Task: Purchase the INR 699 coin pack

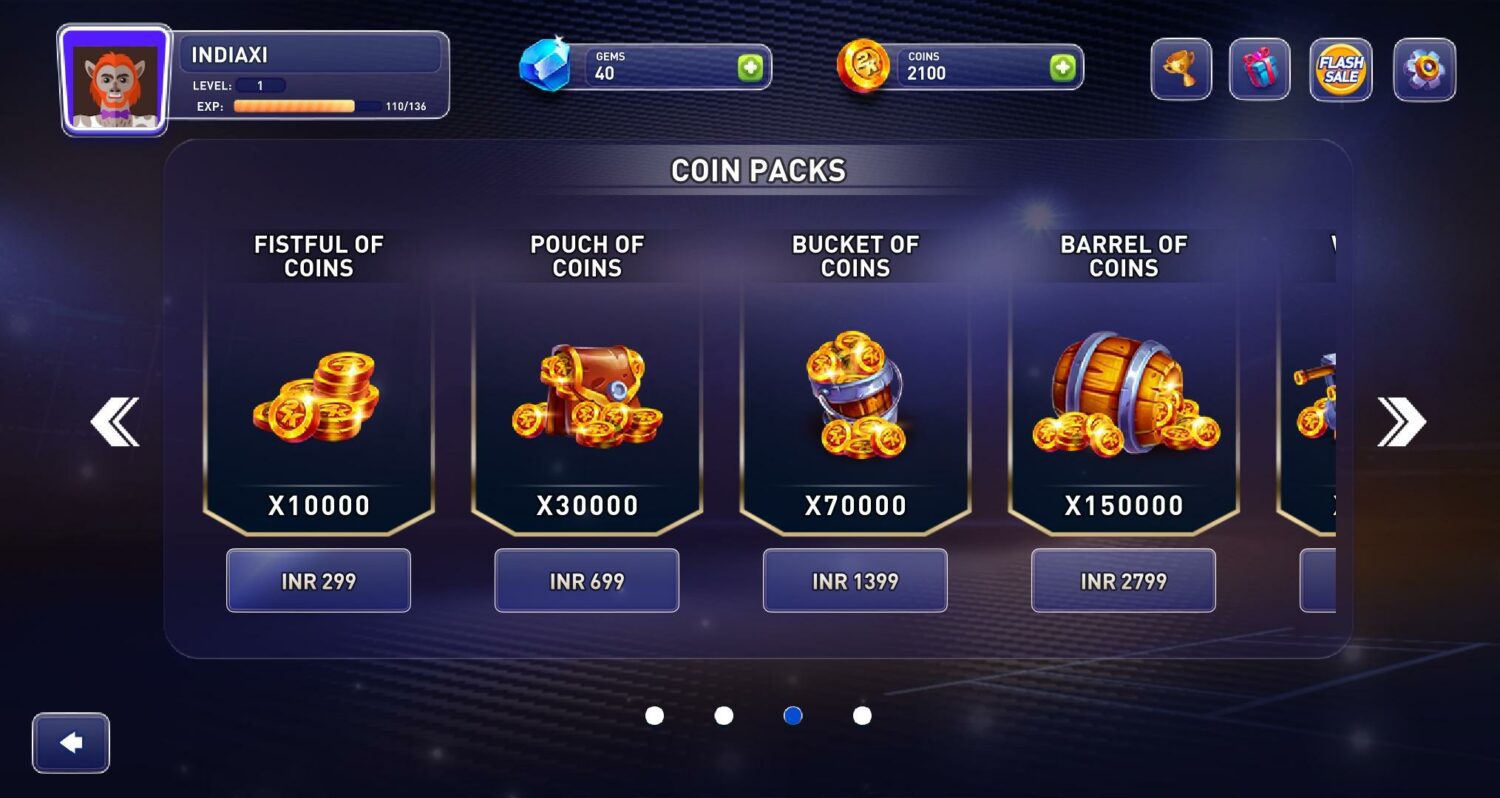Action: pos(586,581)
